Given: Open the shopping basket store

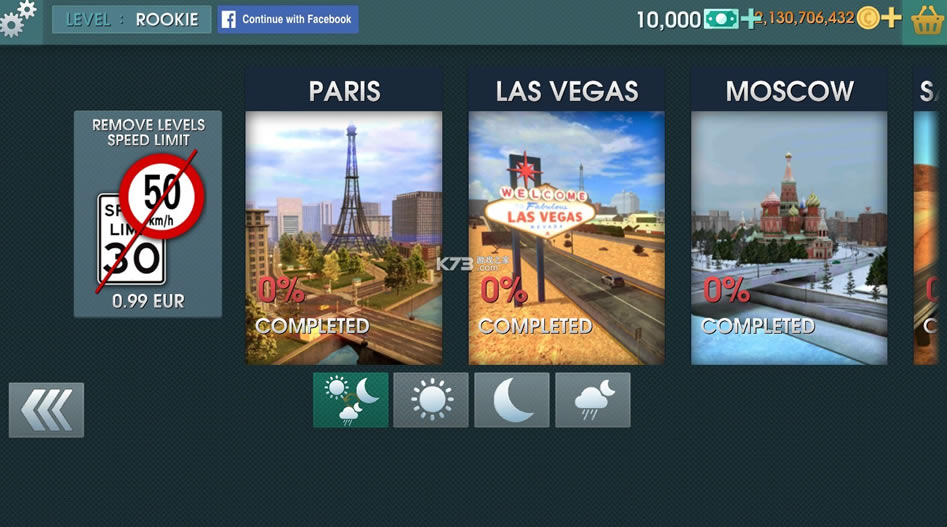Looking at the screenshot, I should 926,20.
